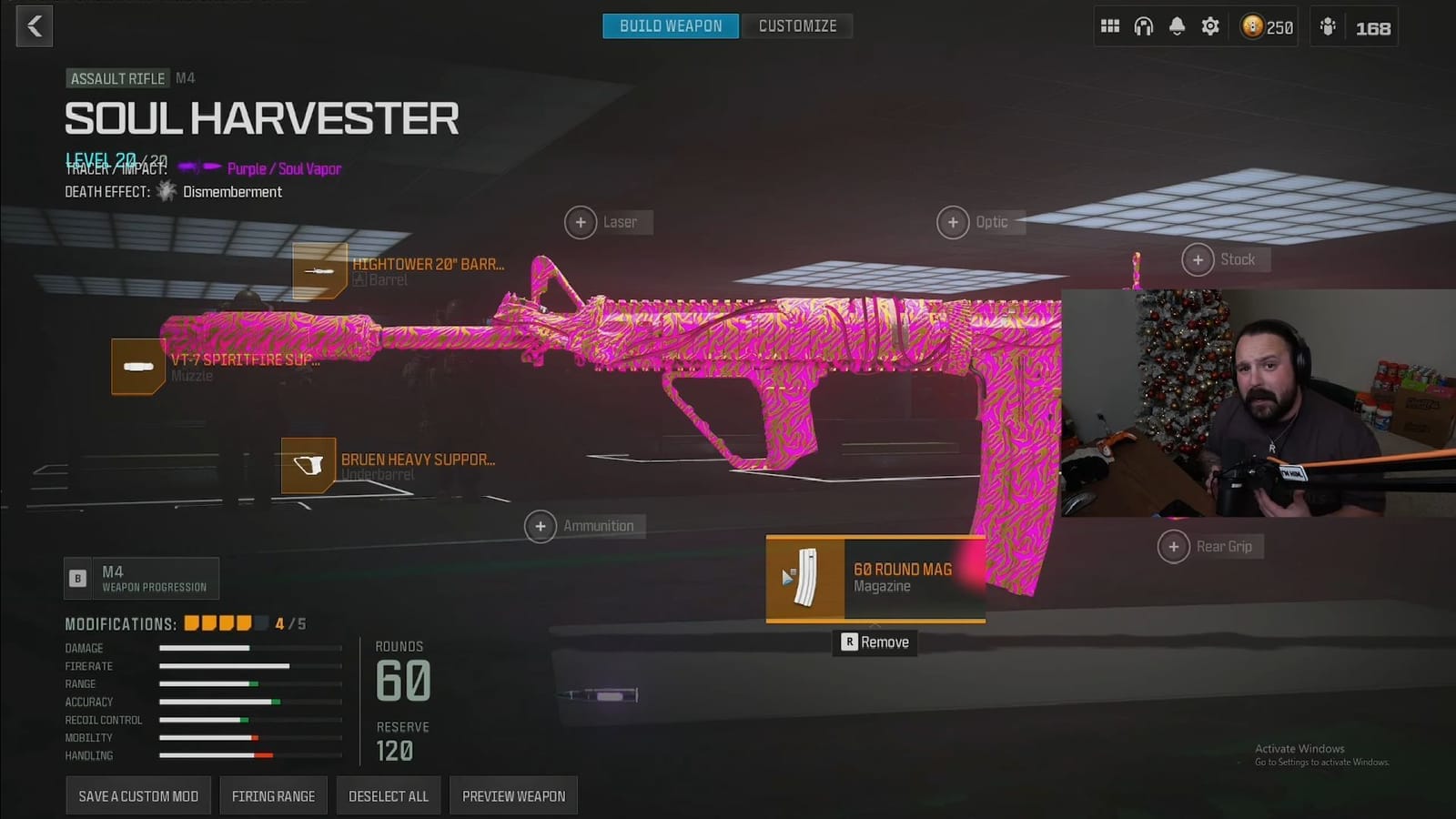Click the social/friends icon showing 168
Viewport: 1456px width, 819px height.
pyautogui.click(x=1328, y=27)
